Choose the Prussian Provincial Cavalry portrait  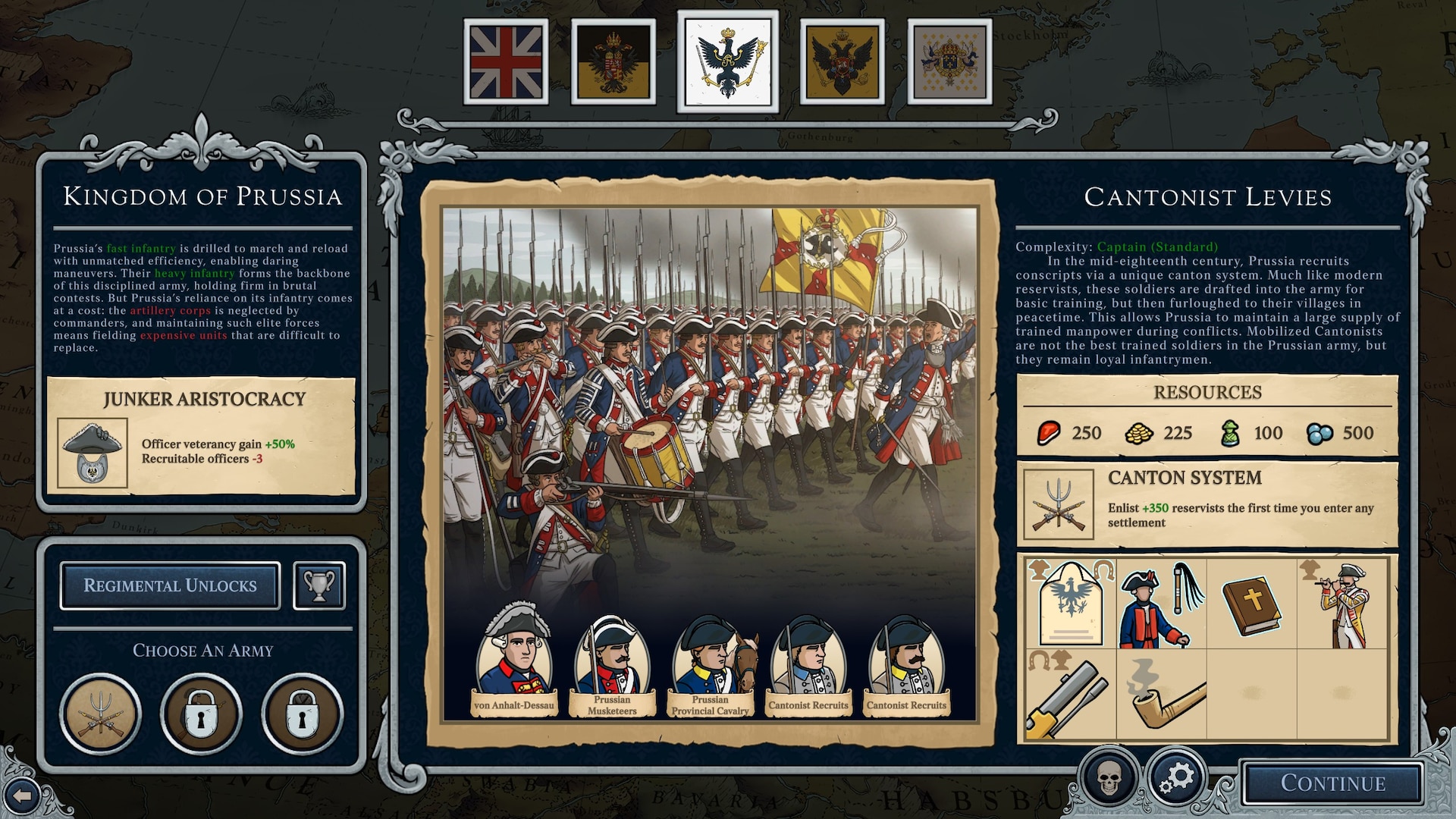pos(711,658)
